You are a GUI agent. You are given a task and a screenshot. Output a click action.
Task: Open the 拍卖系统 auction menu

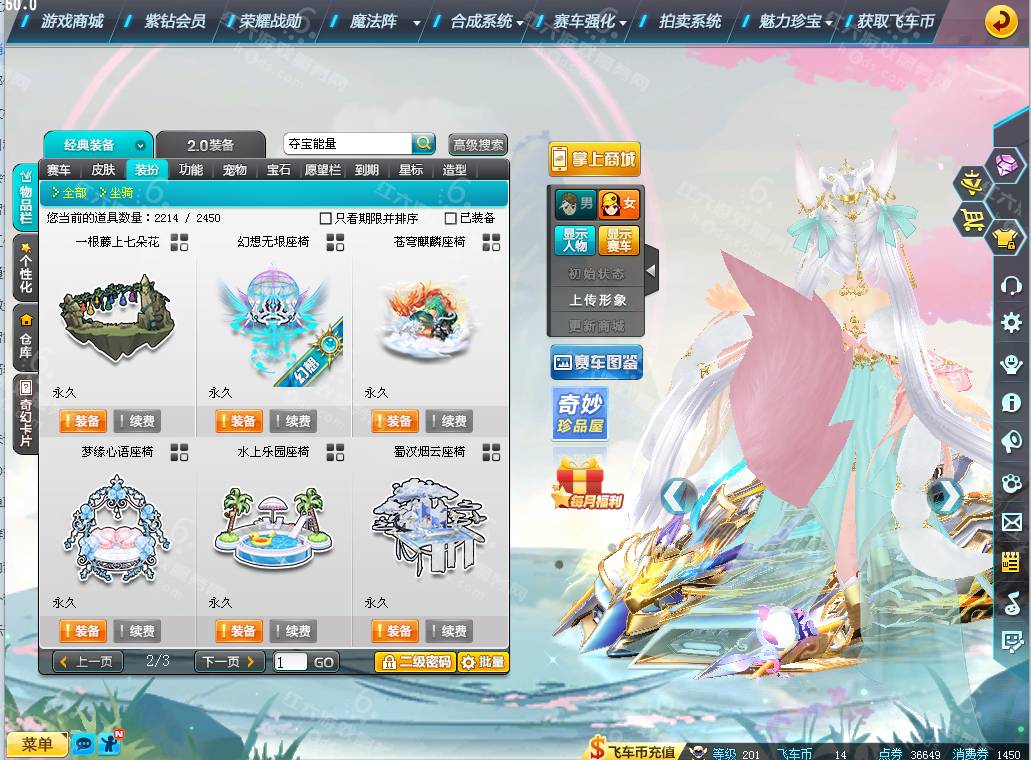point(690,20)
